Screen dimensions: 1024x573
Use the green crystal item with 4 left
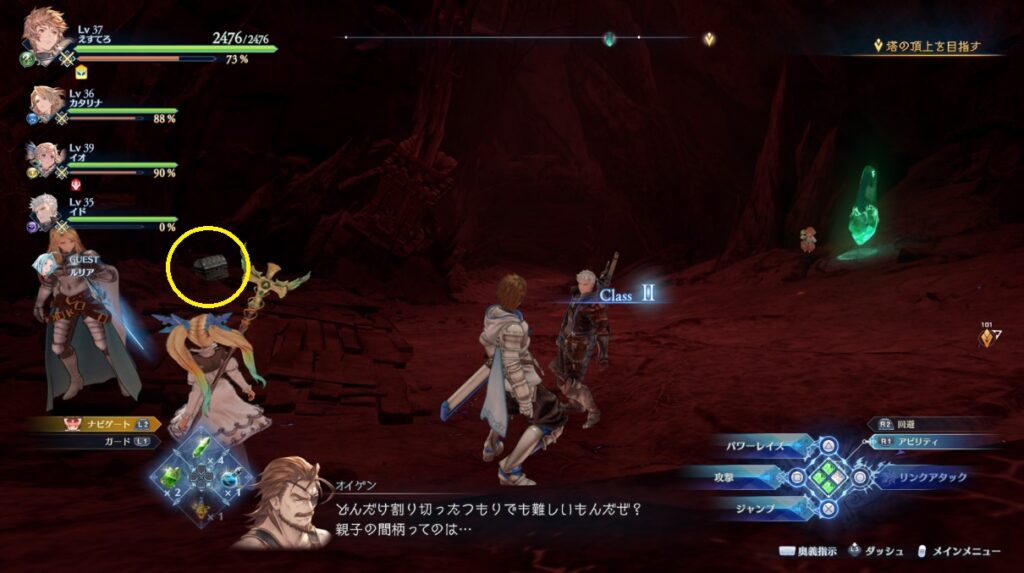[x=203, y=446]
